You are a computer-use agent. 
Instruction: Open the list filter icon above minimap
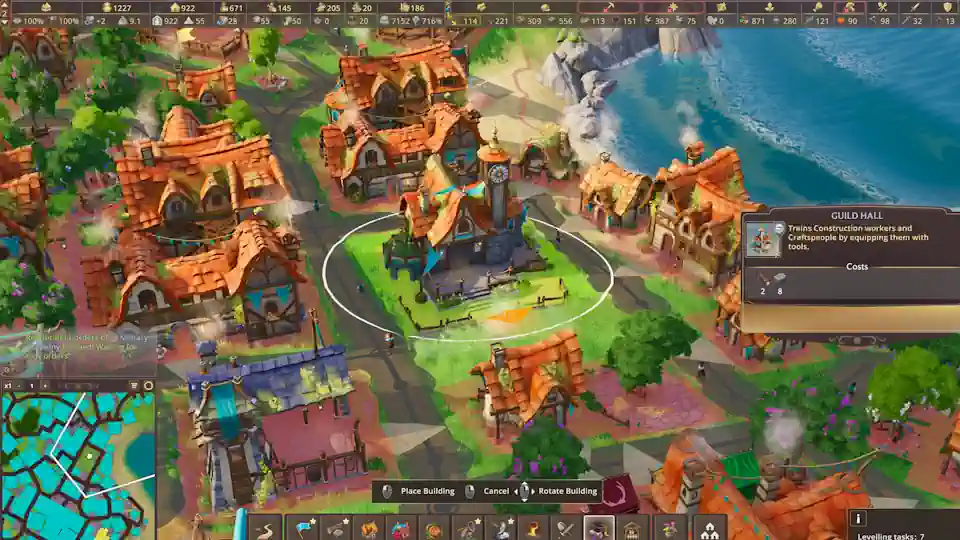(135, 385)
